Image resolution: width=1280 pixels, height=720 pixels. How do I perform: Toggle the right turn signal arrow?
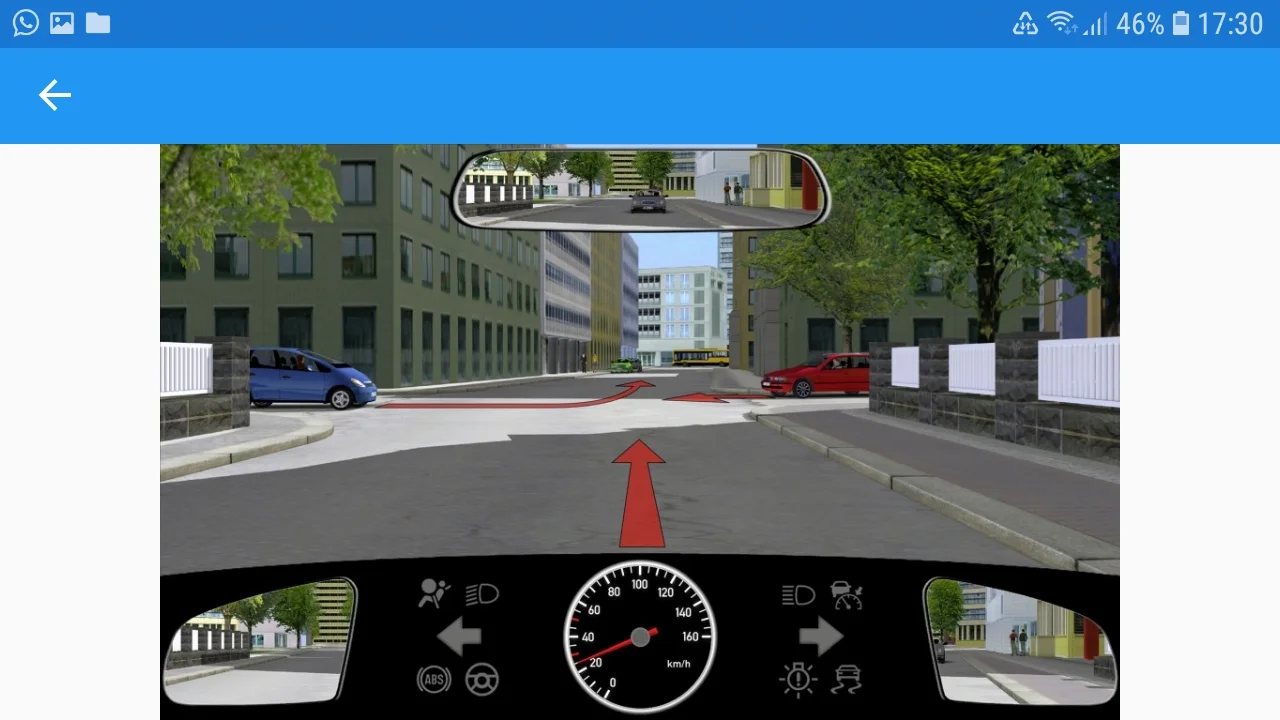click(820, 634)
